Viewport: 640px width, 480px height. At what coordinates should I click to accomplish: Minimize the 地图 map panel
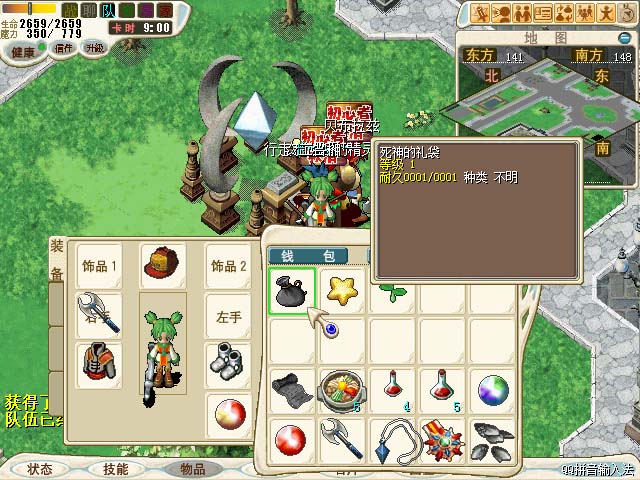coord(628,36)
